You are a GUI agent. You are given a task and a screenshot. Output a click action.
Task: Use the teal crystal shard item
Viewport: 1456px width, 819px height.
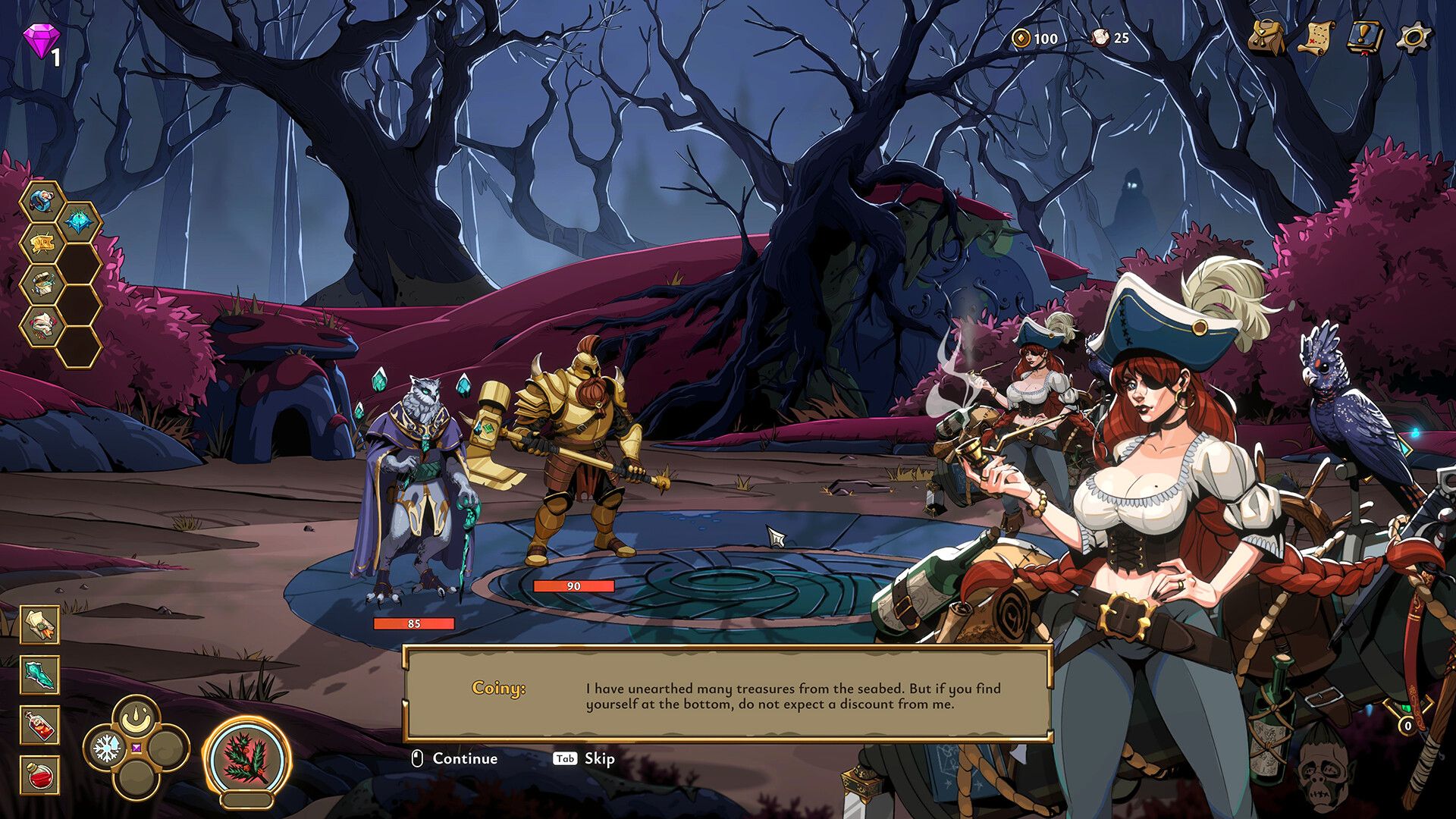(x=39, y=674)
